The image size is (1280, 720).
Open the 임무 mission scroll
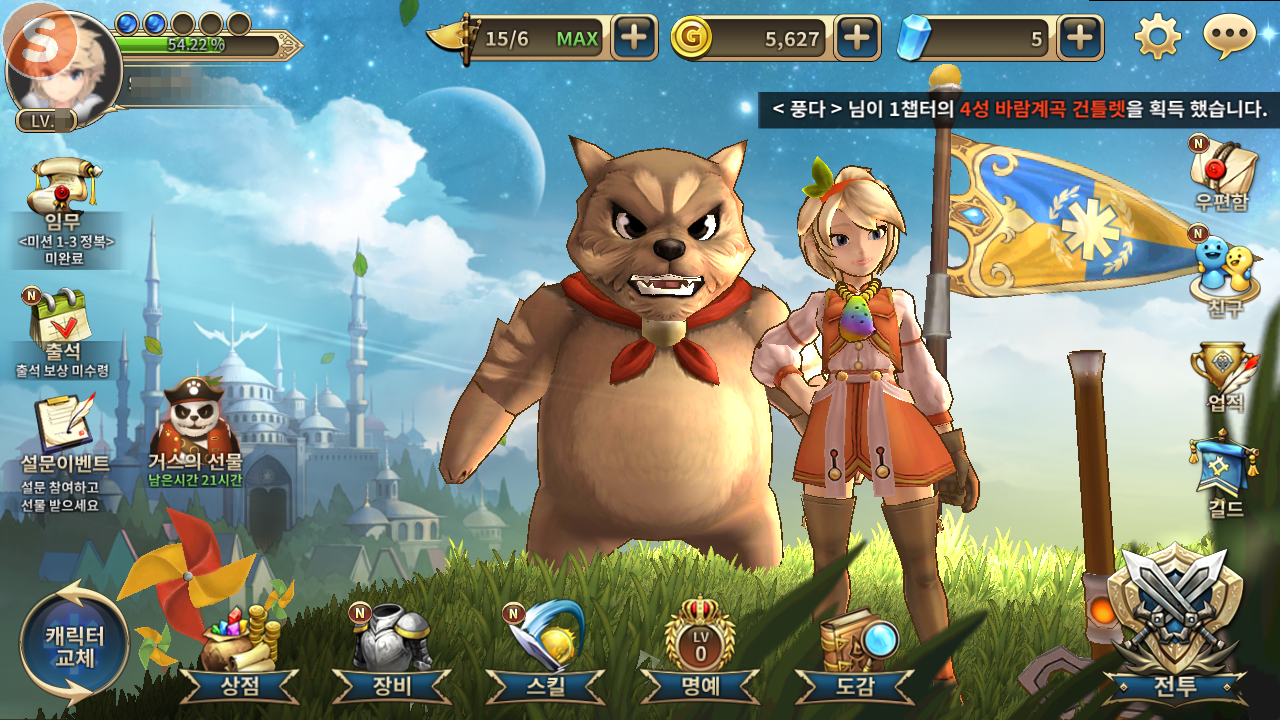pos(66,200)
